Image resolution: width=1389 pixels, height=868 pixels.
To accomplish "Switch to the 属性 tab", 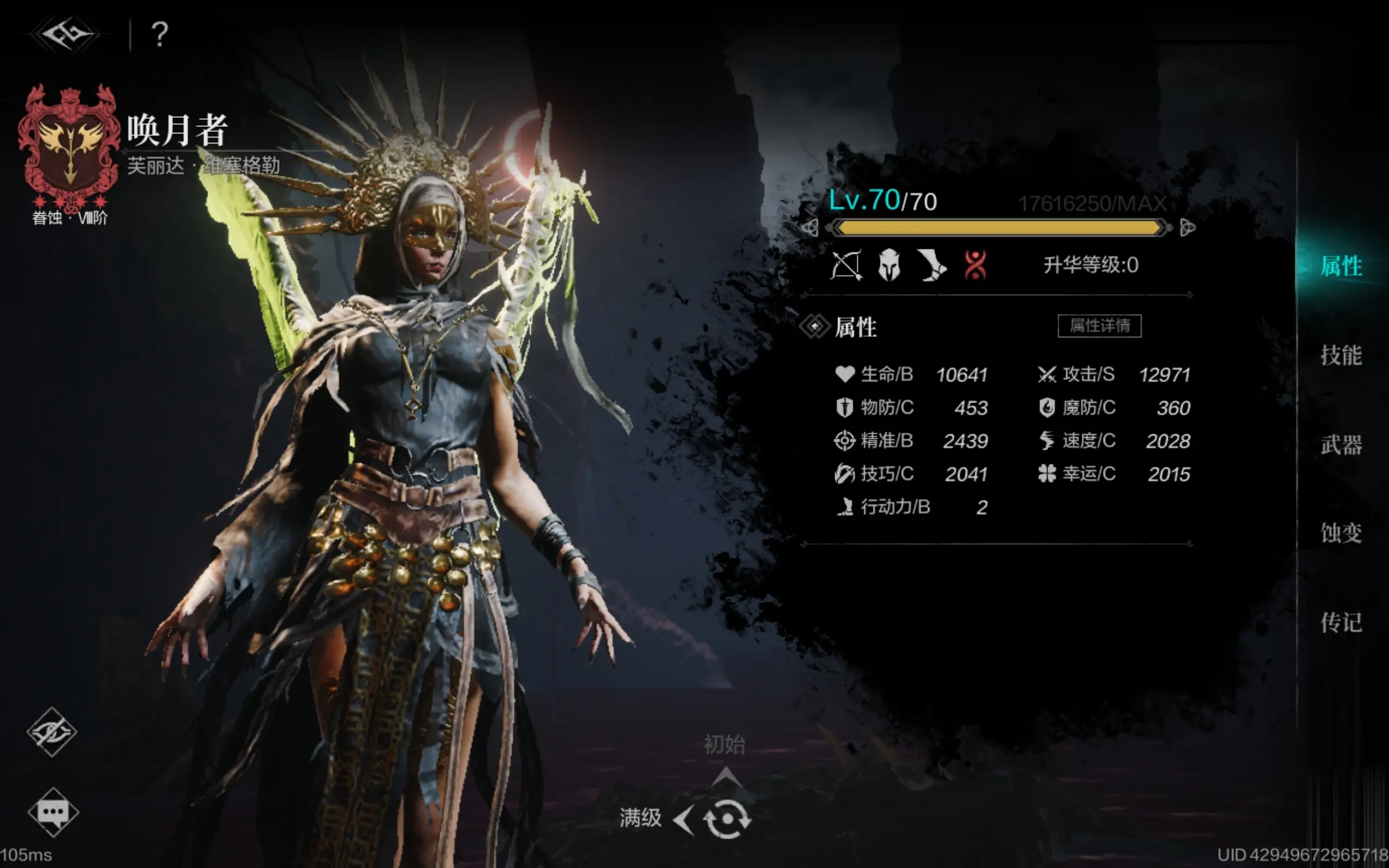I will coord(1341,266).
